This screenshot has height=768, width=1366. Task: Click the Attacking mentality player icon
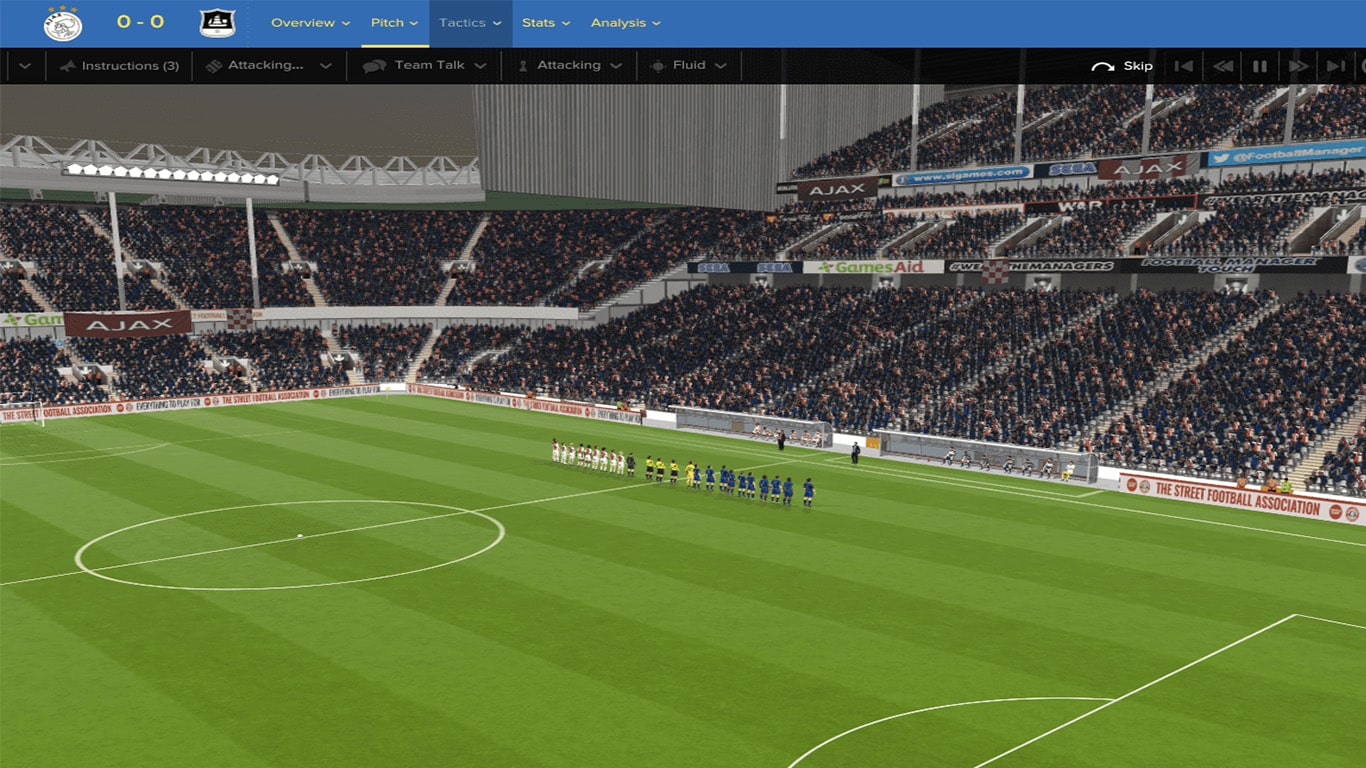pos(522,65)
